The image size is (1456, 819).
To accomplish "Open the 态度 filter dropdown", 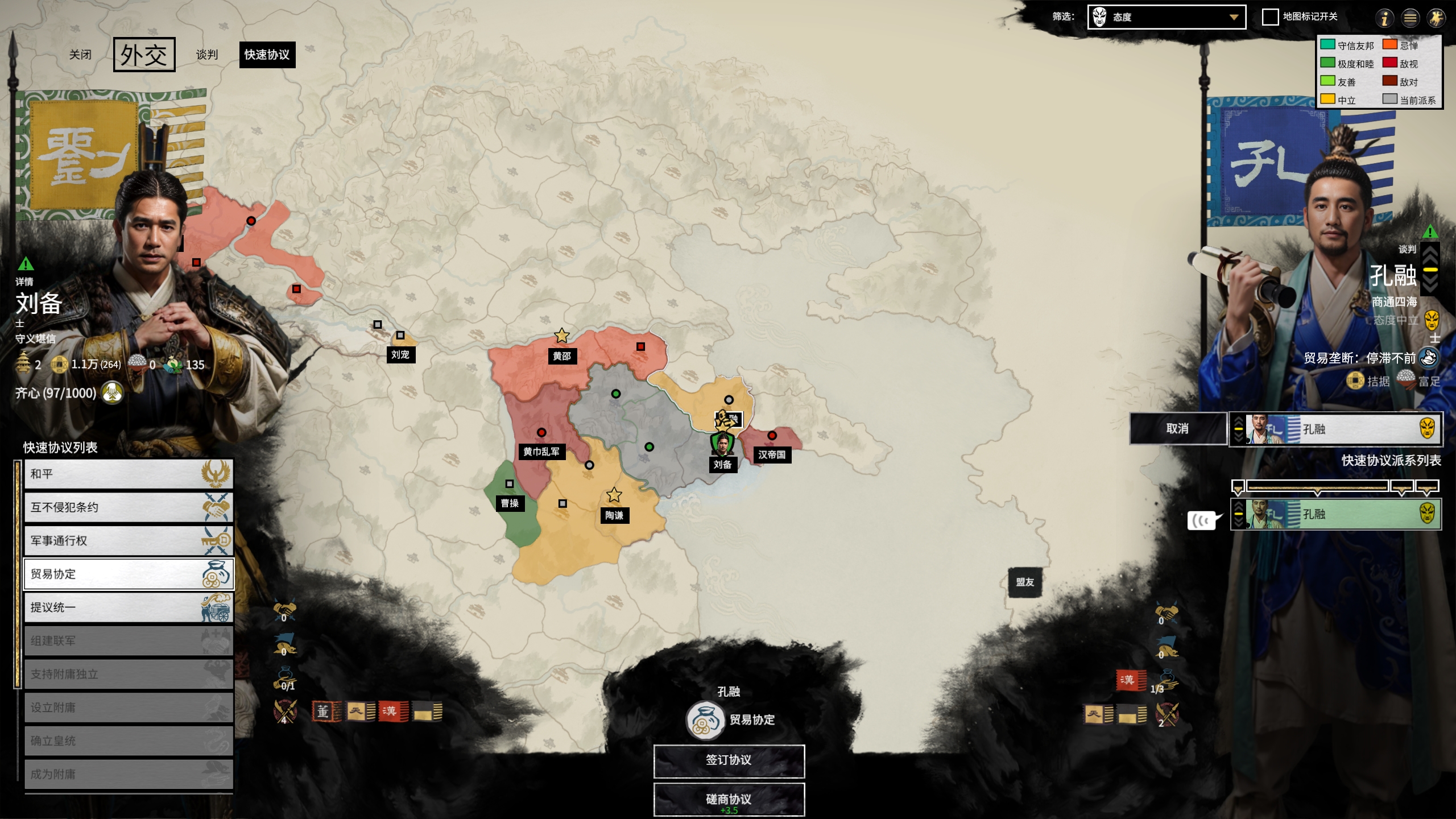I will click(x=1166, y=17).
